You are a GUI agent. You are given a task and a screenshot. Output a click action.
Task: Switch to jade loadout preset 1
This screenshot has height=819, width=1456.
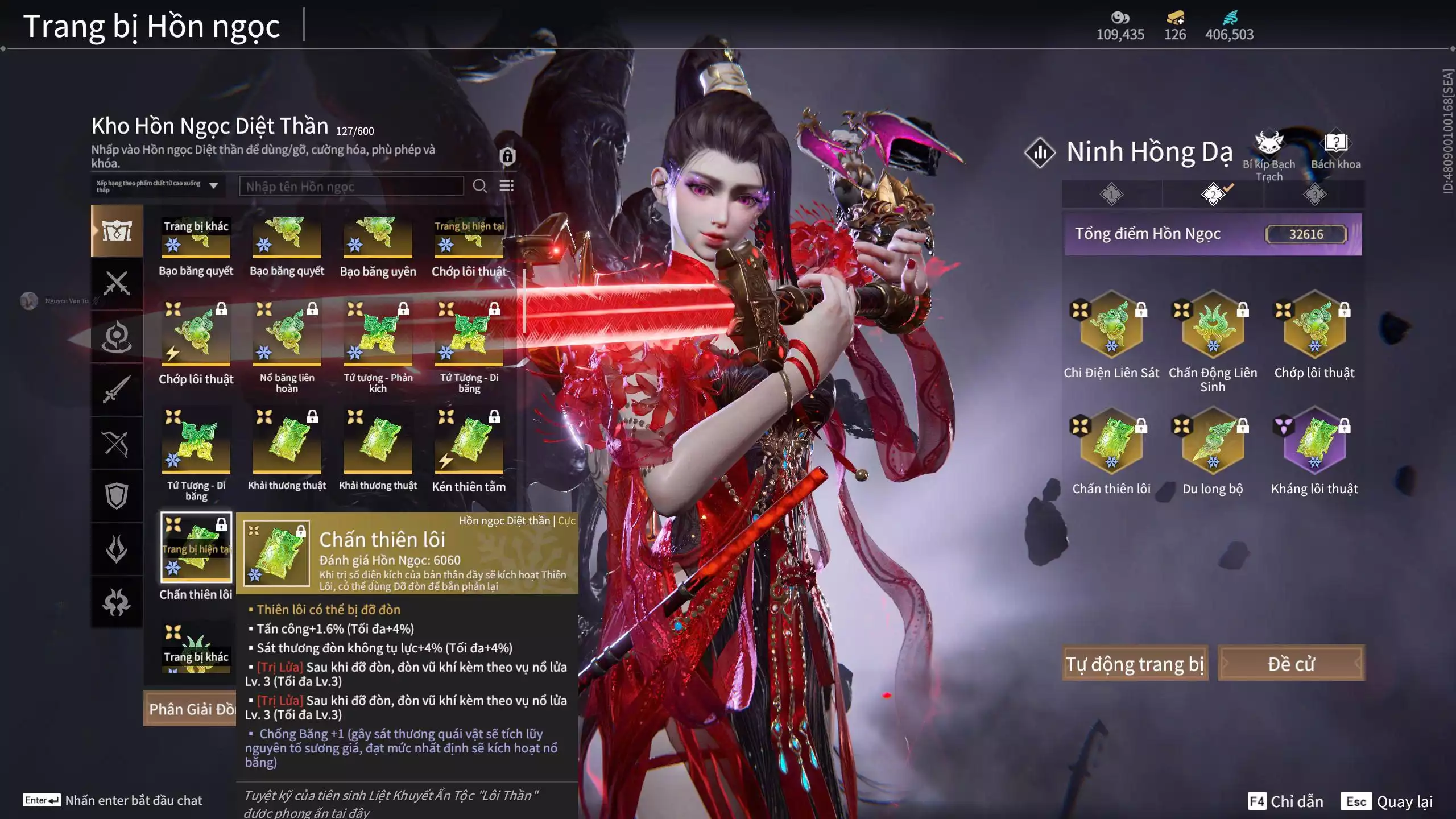click(x=1111, y=195)
